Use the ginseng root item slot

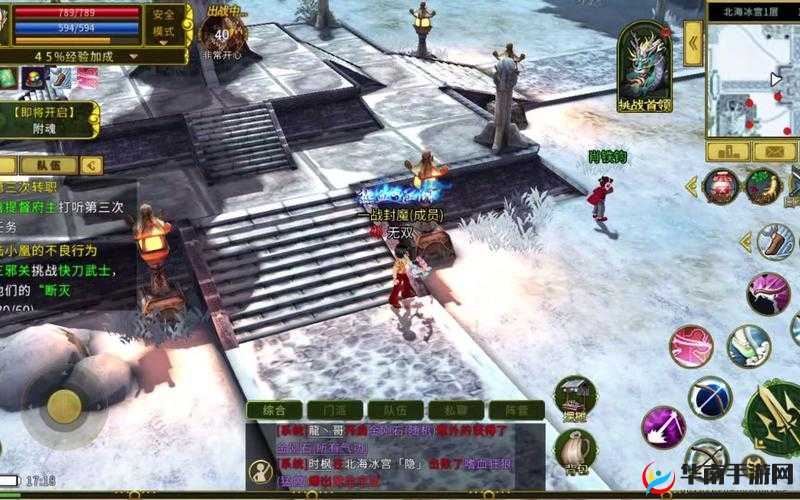tap(762, 186)
